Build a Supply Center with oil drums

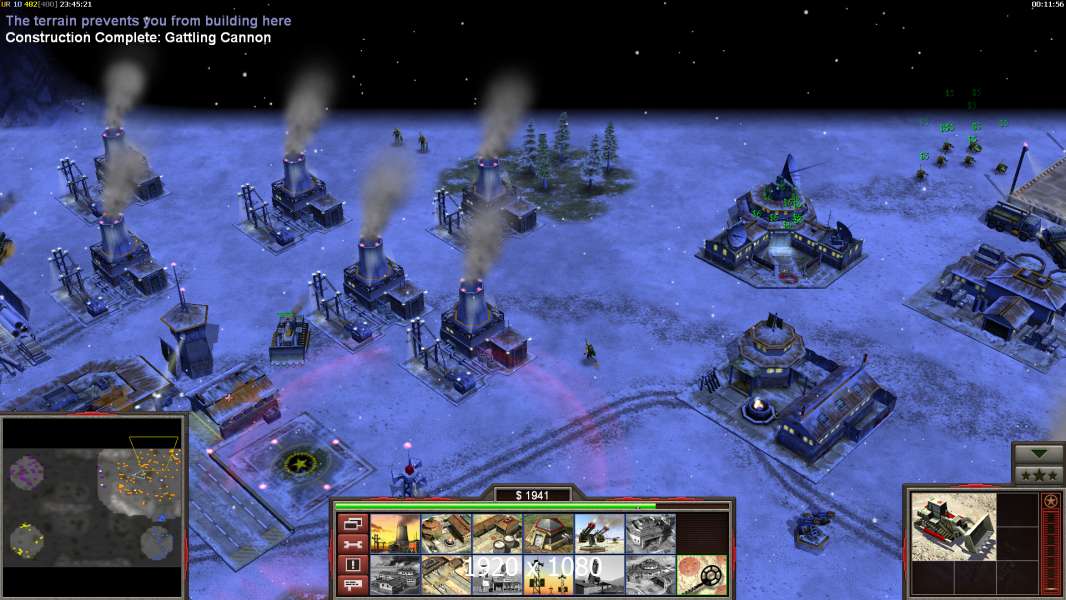point(497,534)
